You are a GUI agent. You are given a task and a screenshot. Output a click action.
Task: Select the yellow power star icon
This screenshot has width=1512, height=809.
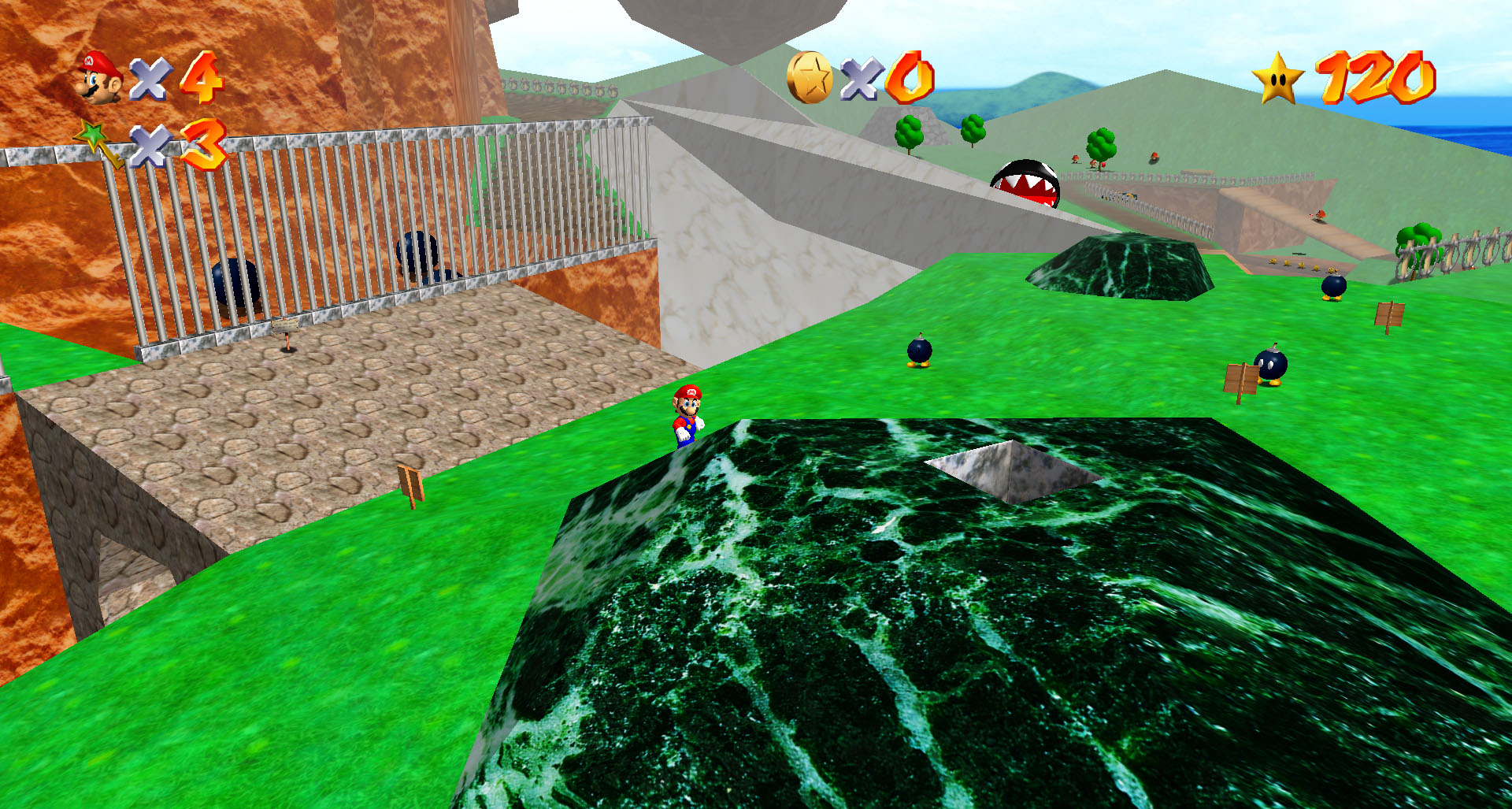pos(1277,78)
